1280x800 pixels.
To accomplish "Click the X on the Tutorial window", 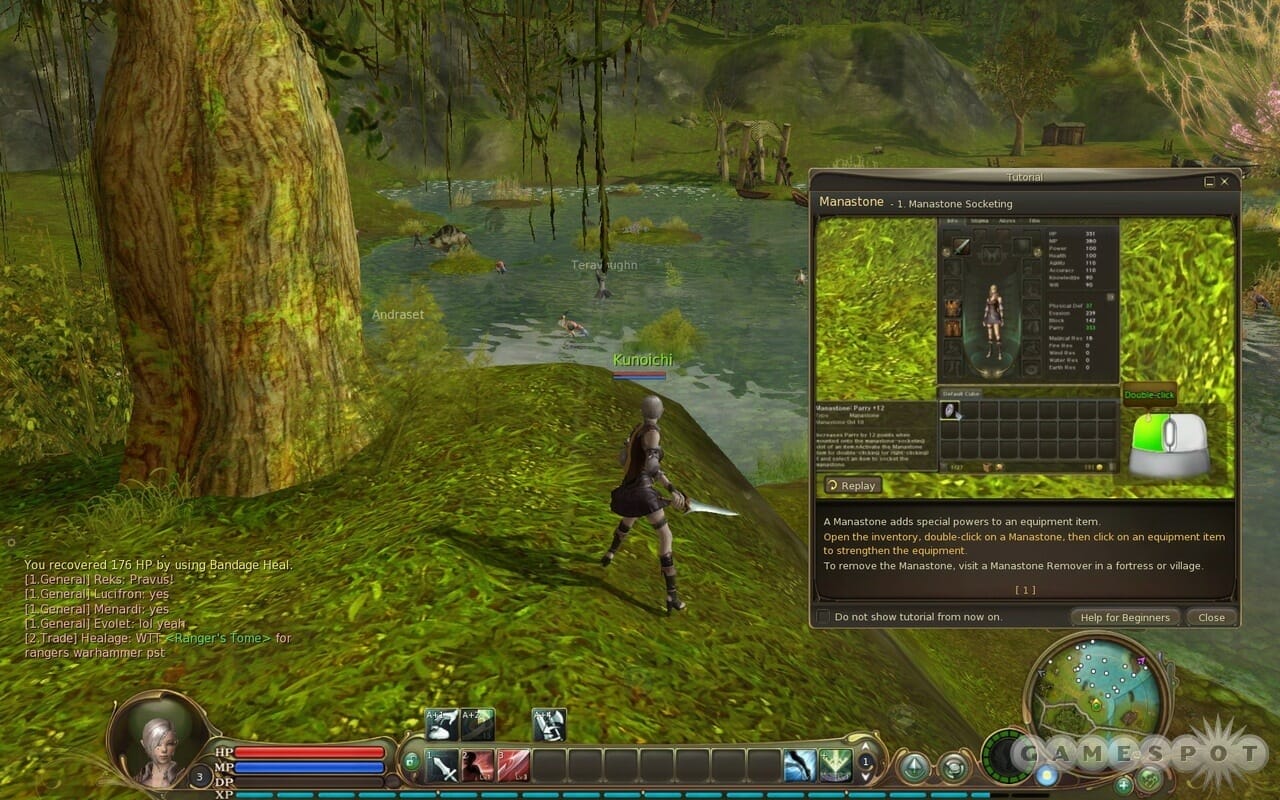I will 1225,182.
